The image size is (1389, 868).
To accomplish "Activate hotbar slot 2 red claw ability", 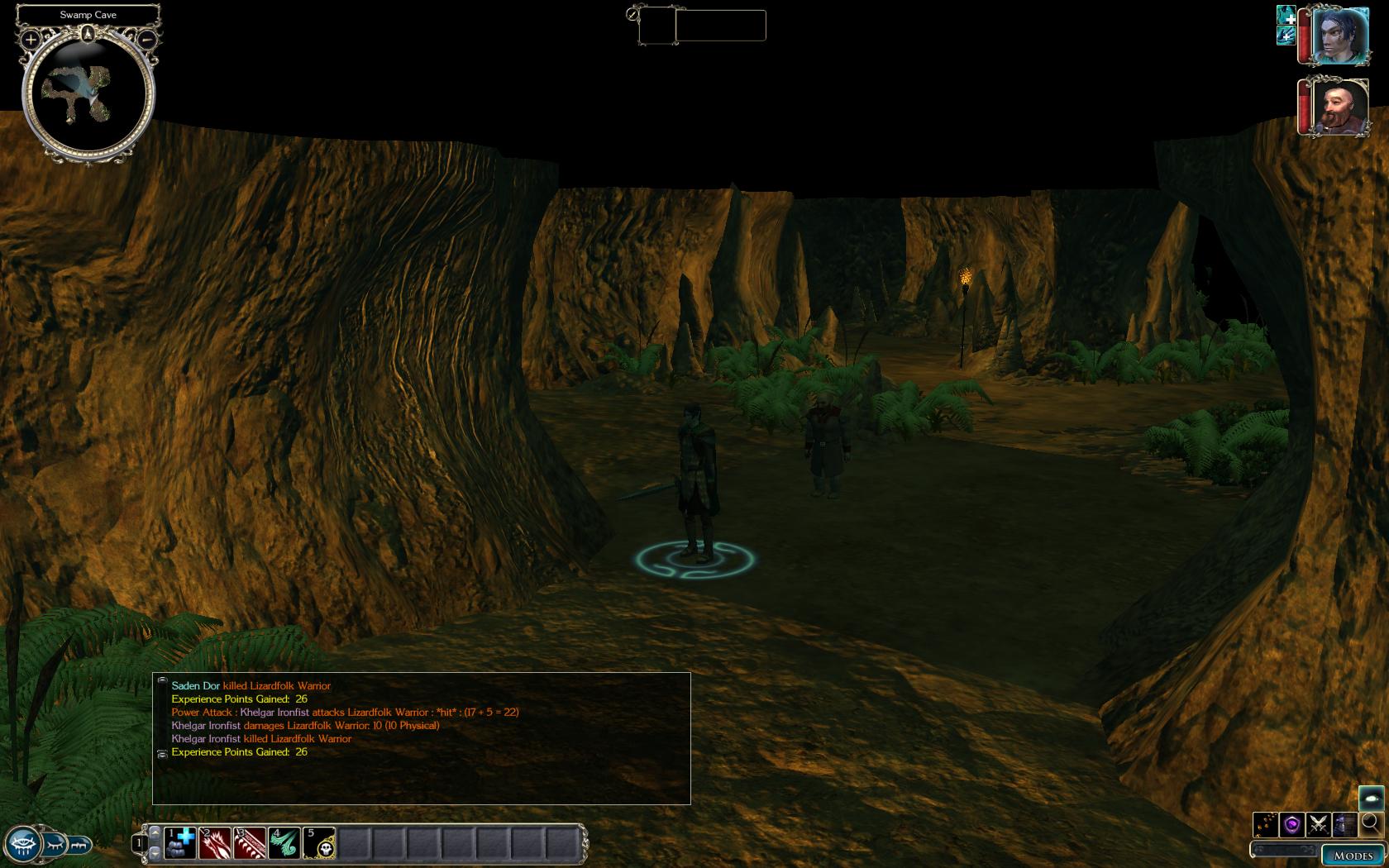I will [215, 843].
